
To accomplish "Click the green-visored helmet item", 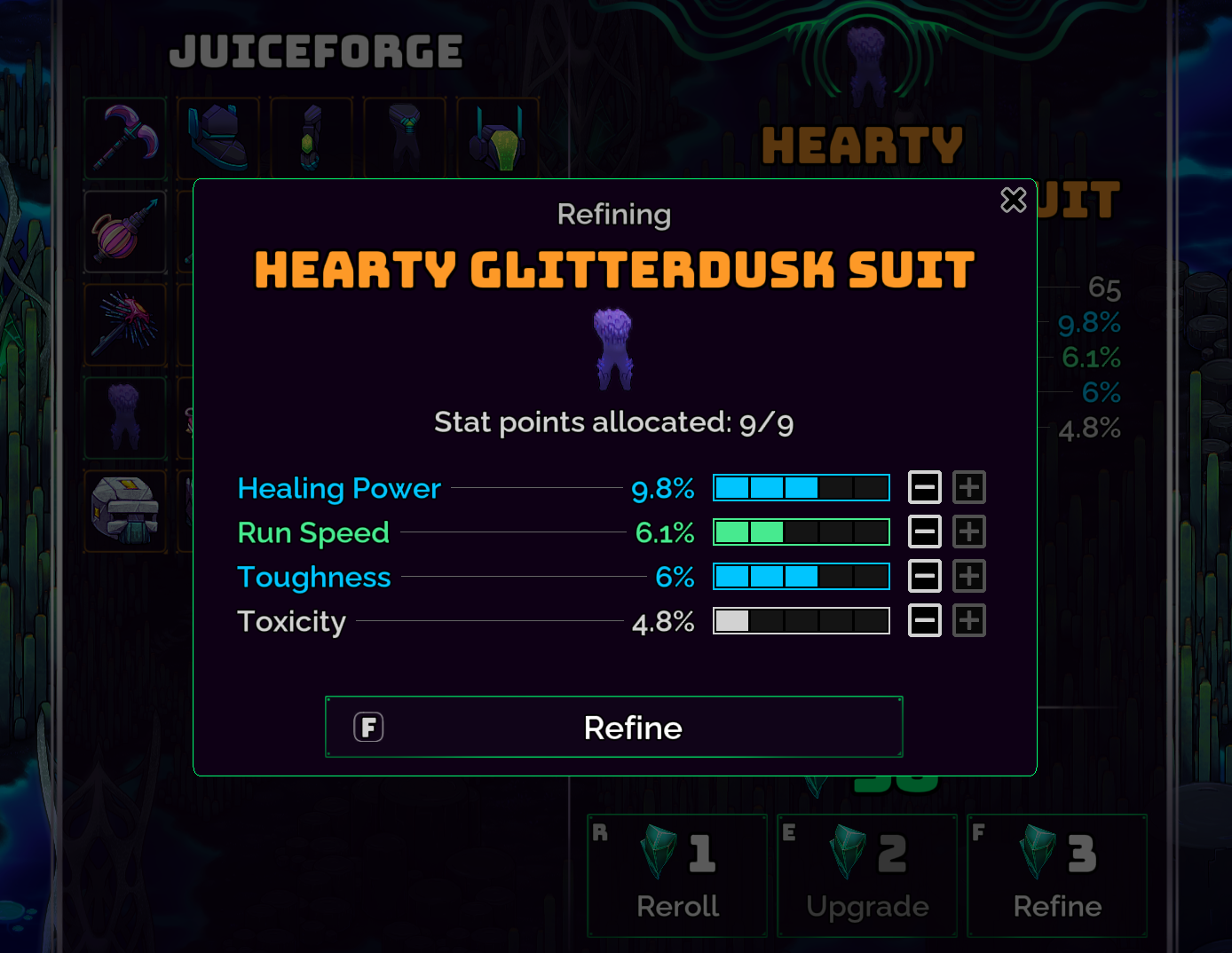I will 498,138.
